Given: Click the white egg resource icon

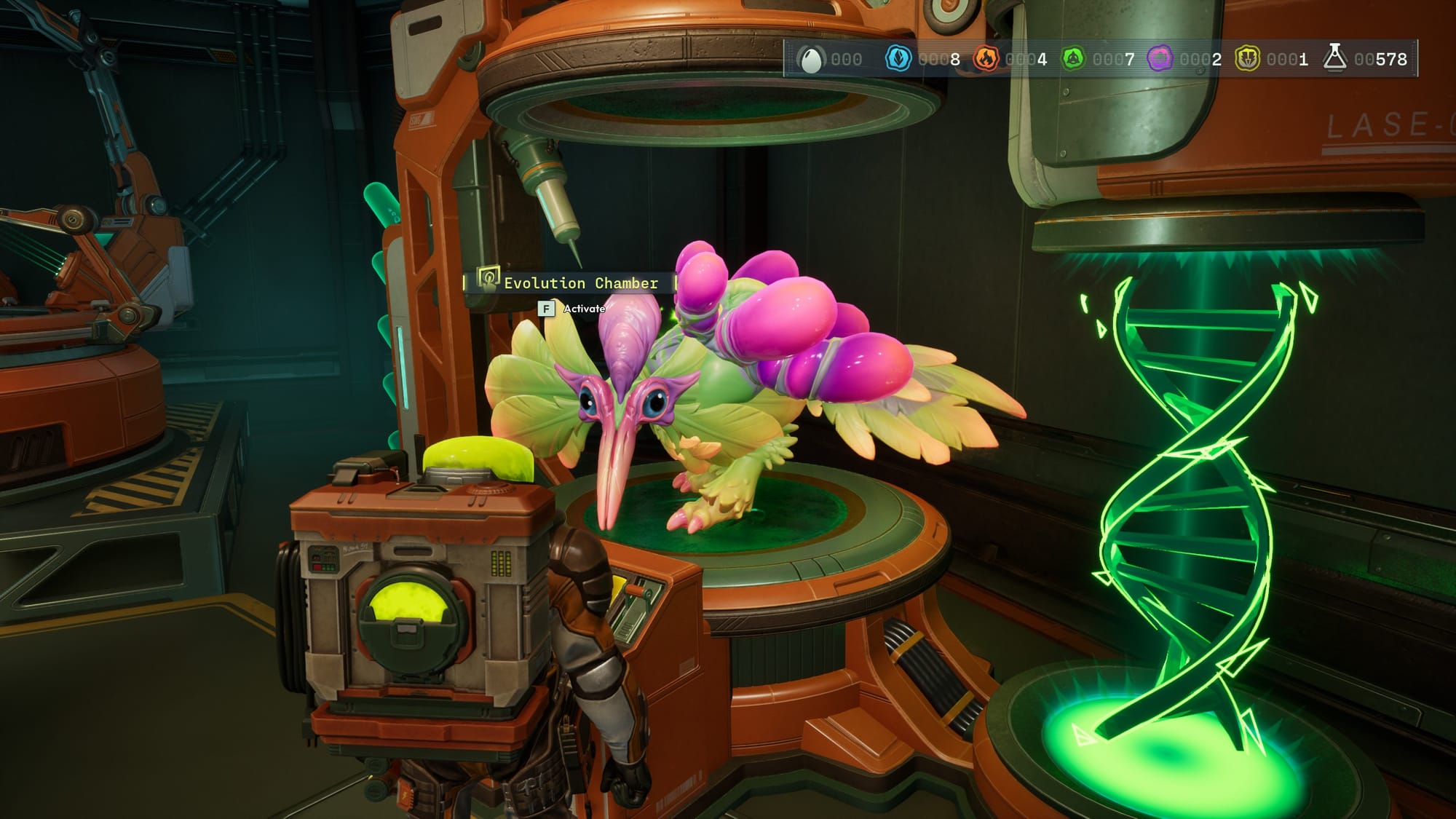Looking at the screenshot, I should (810, 59).
